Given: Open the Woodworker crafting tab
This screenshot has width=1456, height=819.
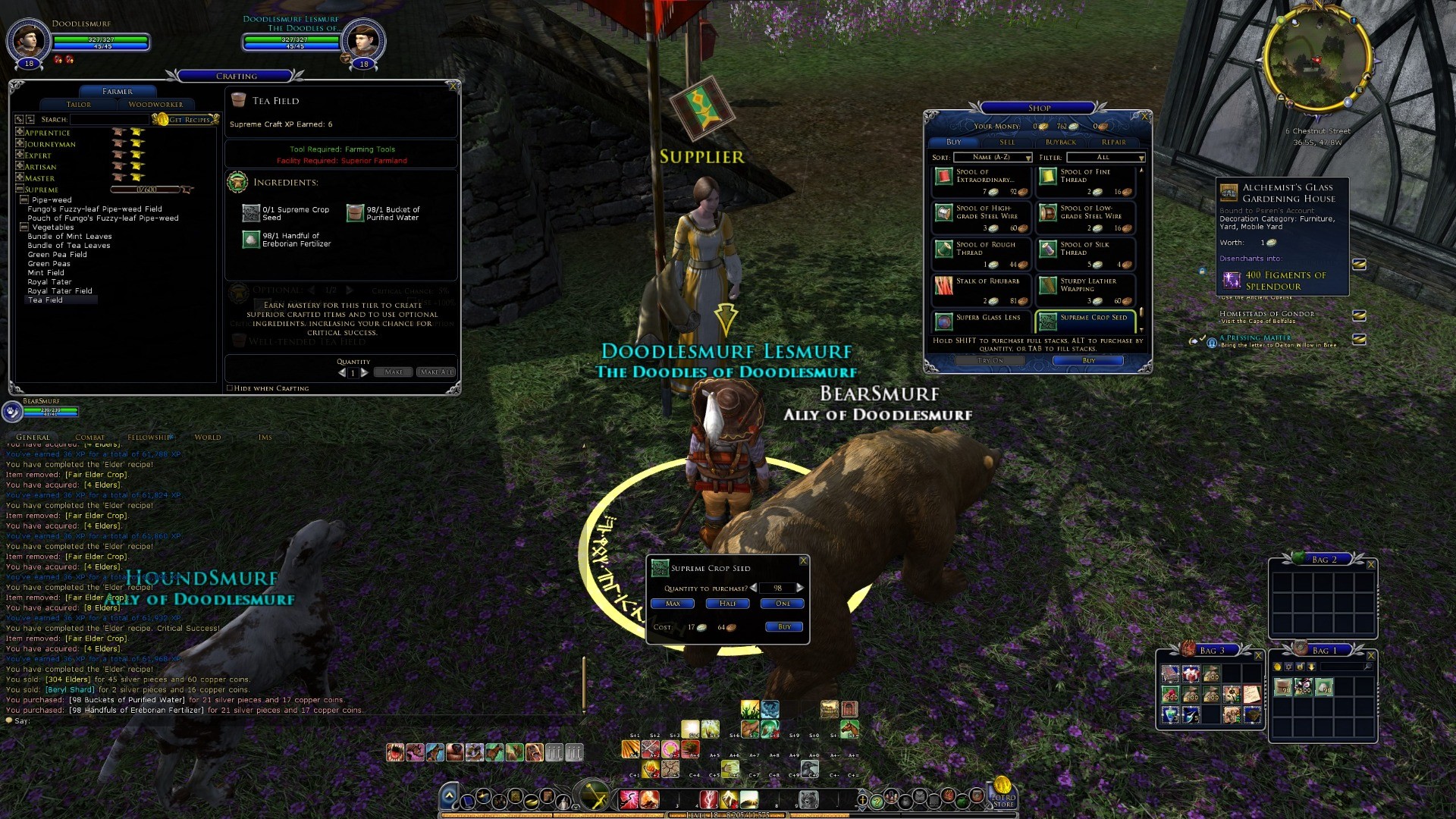Looking at the screenshot, I should coord(155,105).
